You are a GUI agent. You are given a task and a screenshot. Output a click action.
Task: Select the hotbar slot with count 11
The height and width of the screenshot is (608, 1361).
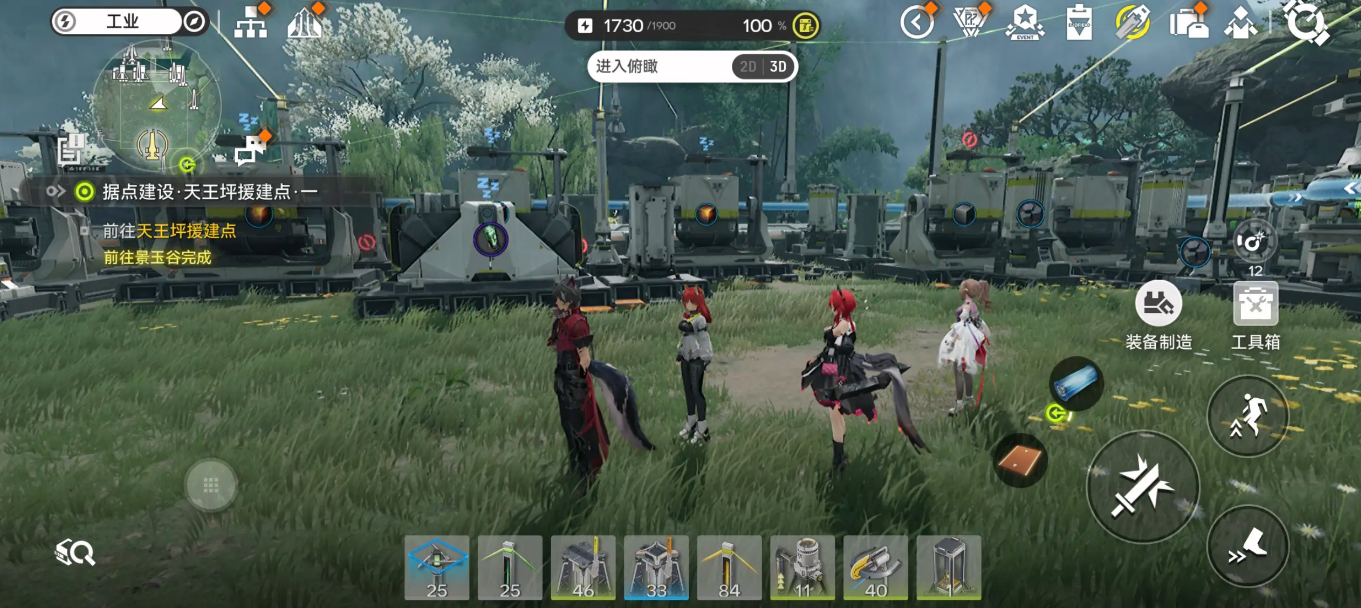[x=802, y=568]
